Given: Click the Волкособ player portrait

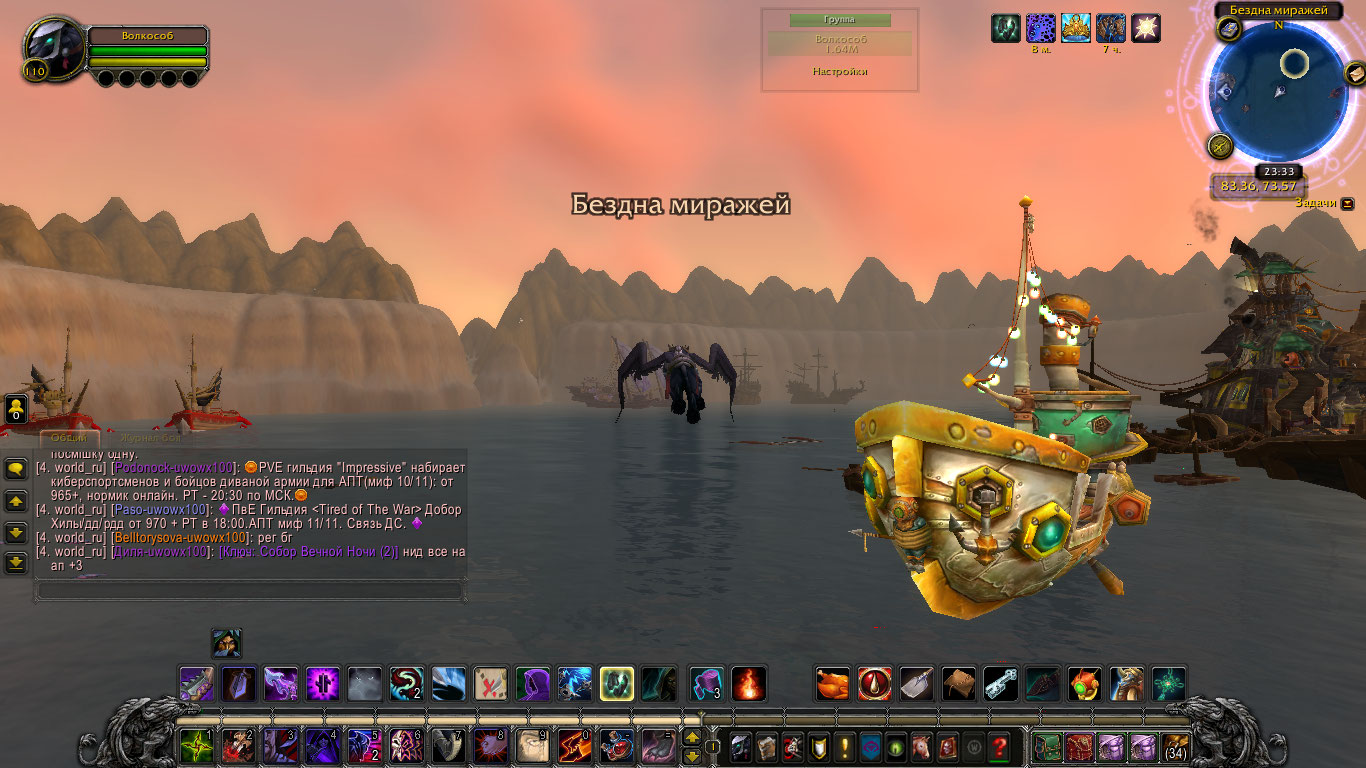Looking at the screenshot, I should coord(54,50).
